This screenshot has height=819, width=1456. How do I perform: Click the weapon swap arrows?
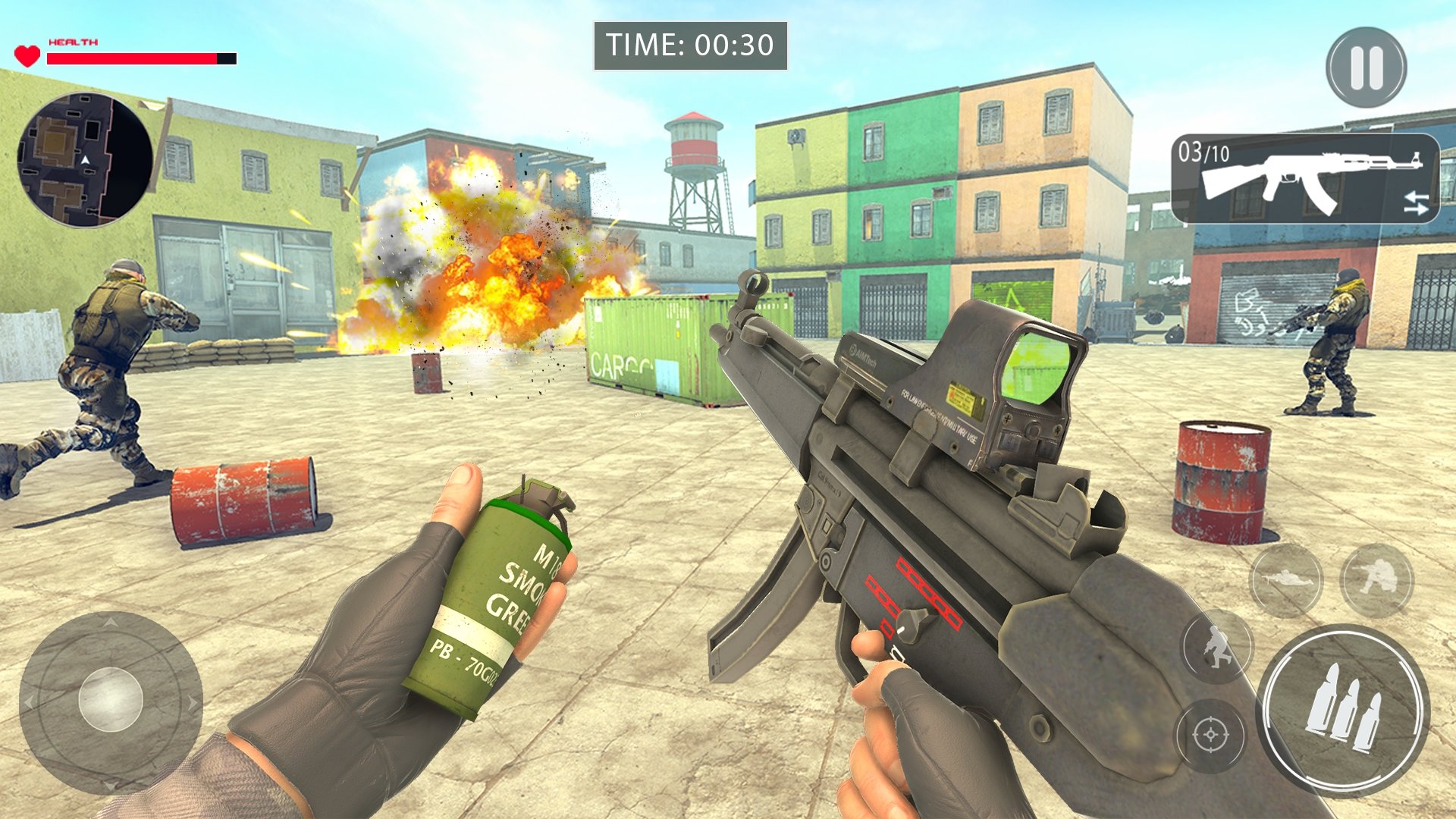1415,202
